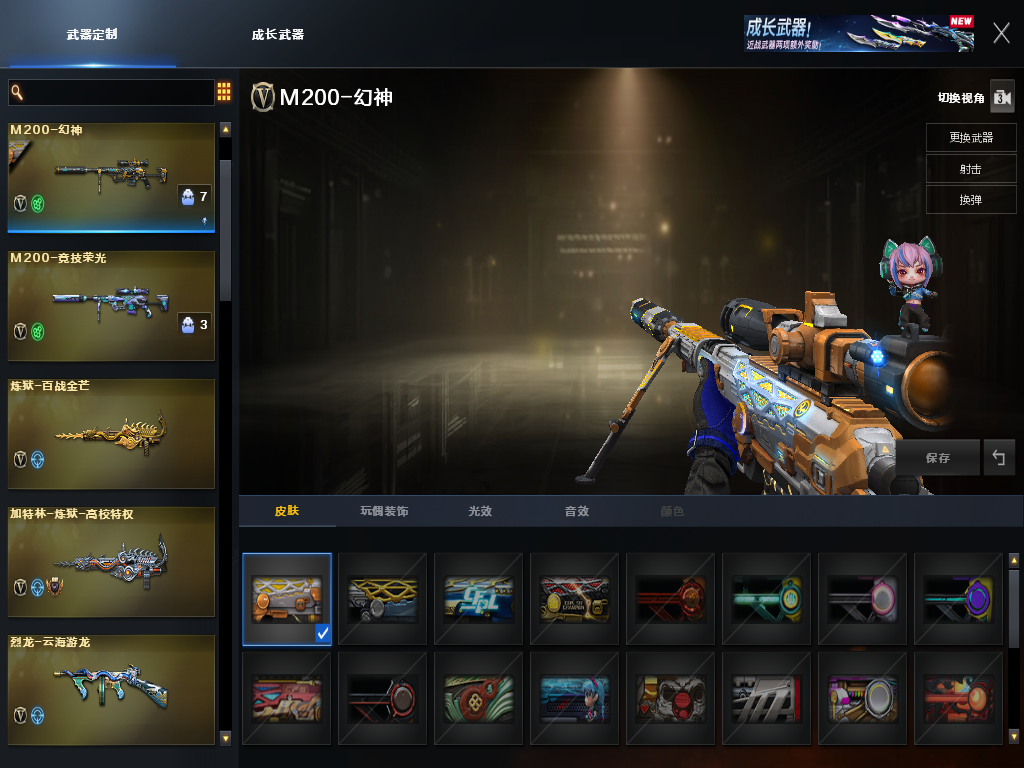Show the 音效 tab
The width and height of the screenshot is (1024, 768).
pyautogui.click(x=576, y=511)
